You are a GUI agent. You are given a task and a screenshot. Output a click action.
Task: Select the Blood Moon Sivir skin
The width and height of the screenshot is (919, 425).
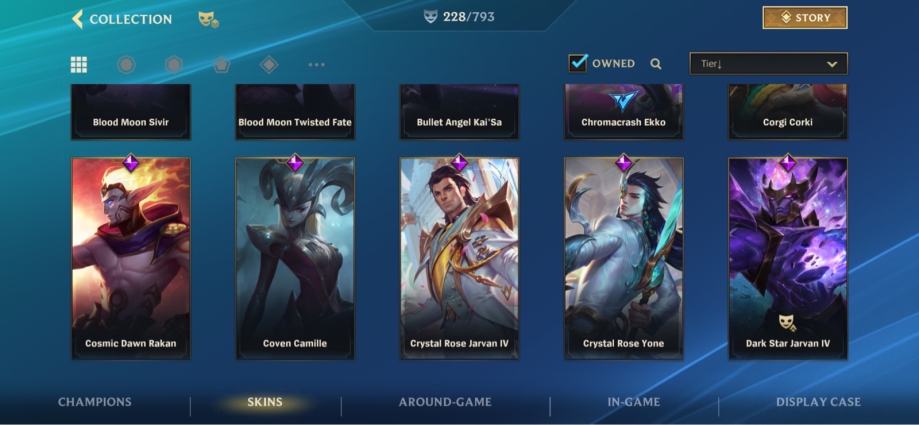point(131,112)
